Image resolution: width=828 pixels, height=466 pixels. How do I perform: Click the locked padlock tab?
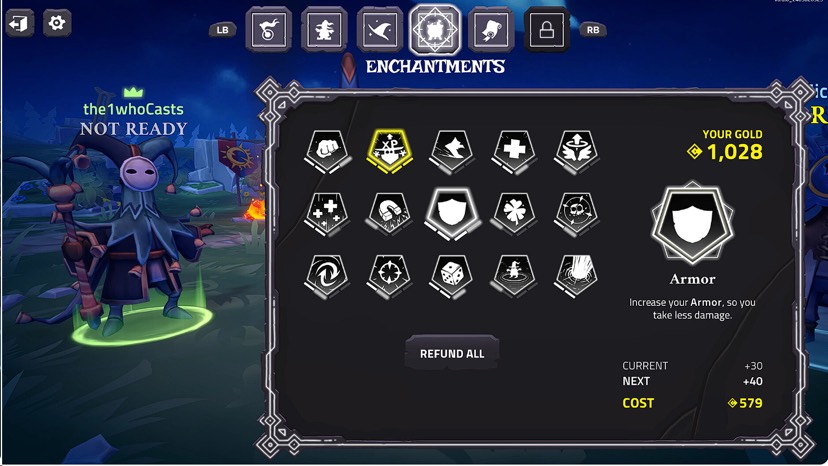[x=547, y=29]
